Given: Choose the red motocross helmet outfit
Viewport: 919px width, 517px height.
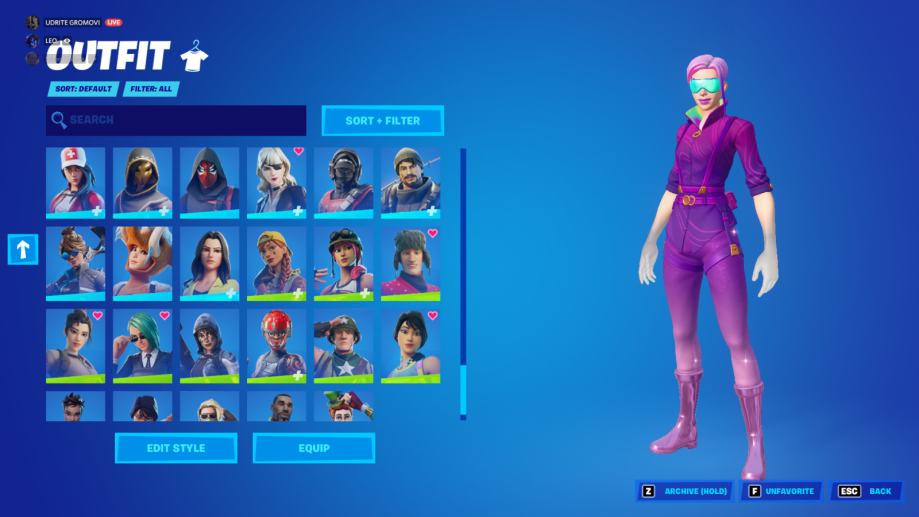Looking at the screenshot, I should [x=276, y=345].
